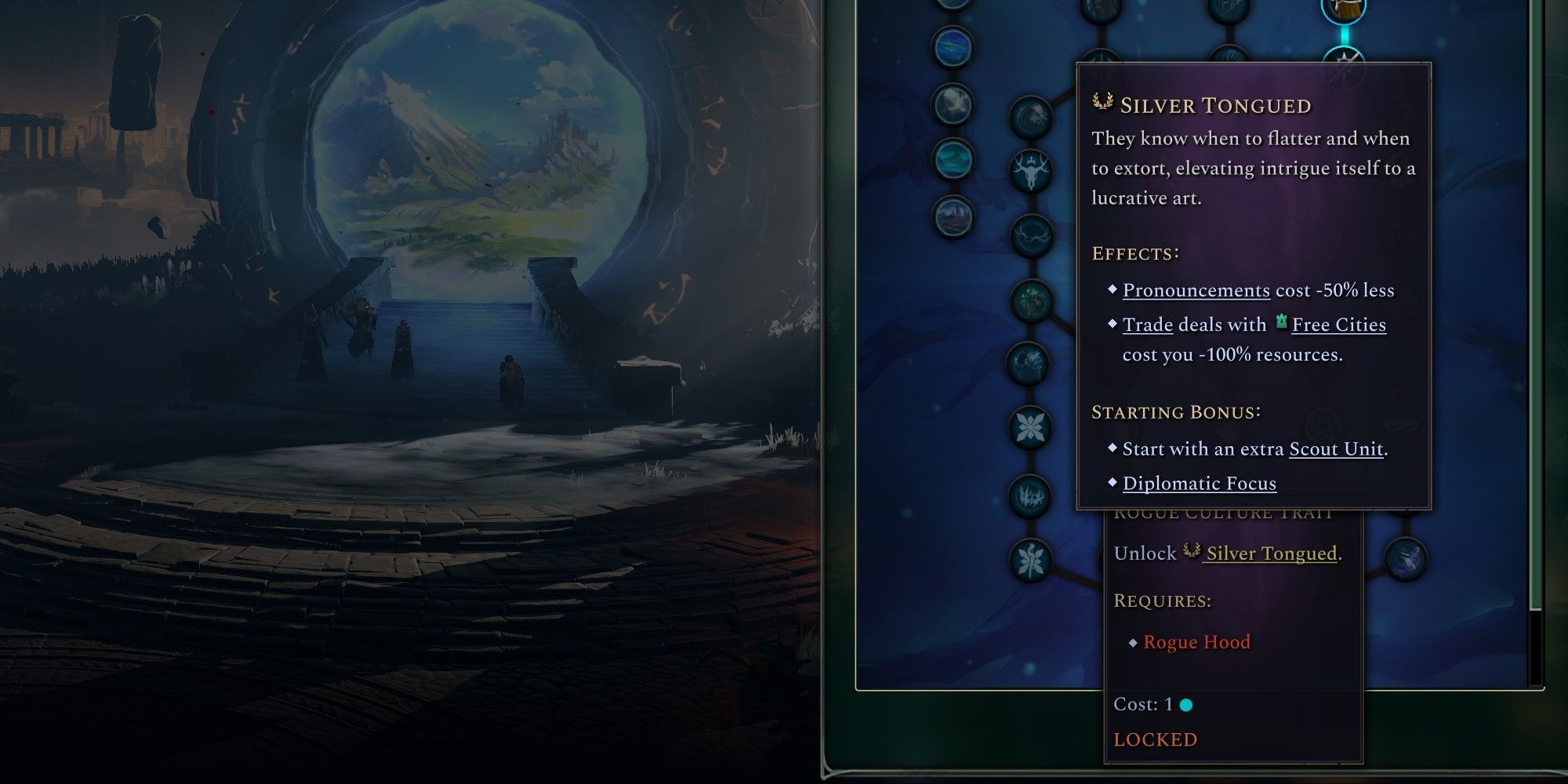Select the green plant node
This screenshot has width=1568, height=784.
1031,299
